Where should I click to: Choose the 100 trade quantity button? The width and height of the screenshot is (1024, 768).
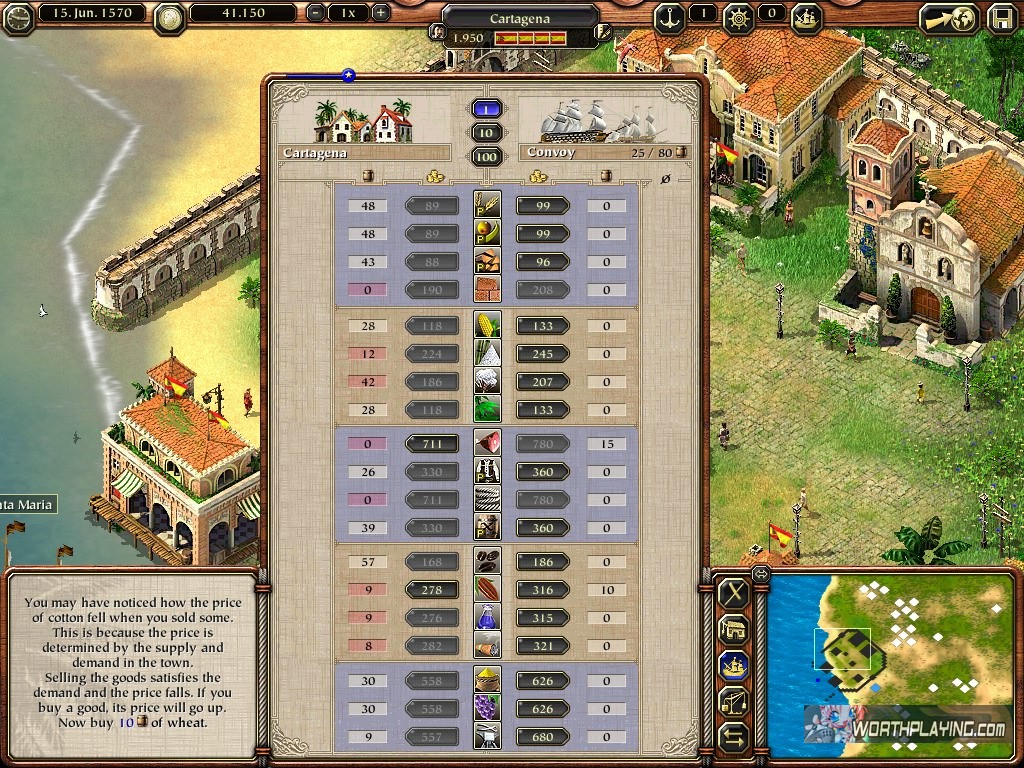tap(487, 157)
